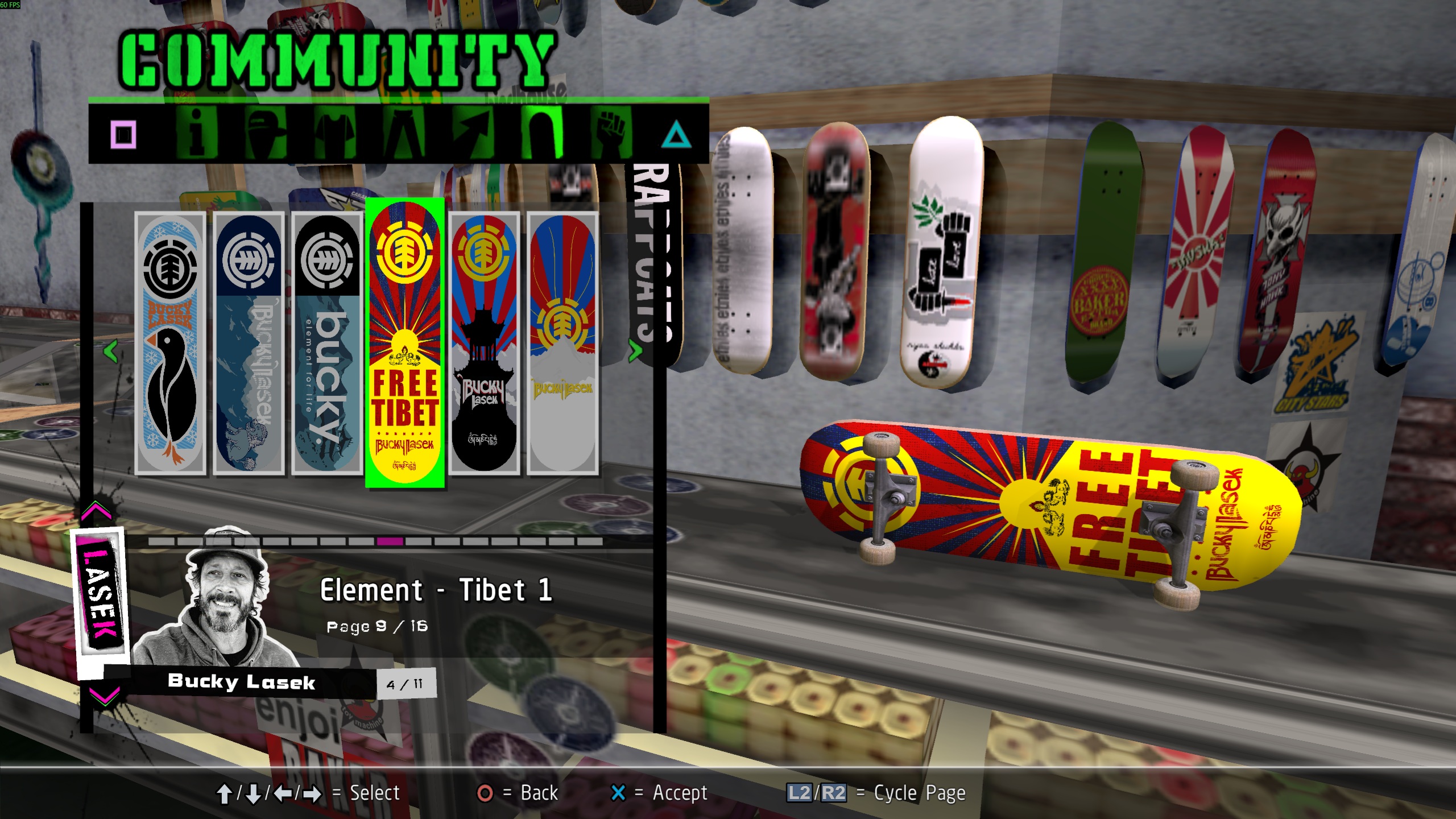
Task: Advance to the next deck page arrow
Action: click(635, 351)
